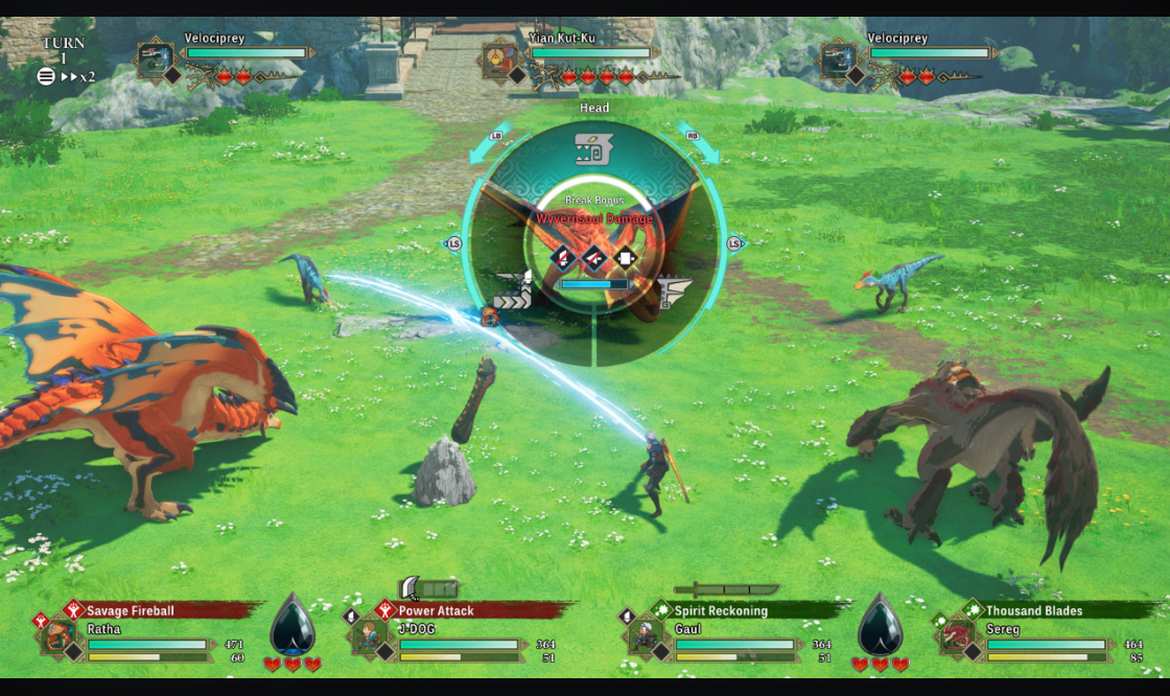Choose the Power Attack action label
Viewport: 1170px width, 696px height.
[x=436, y=610]
